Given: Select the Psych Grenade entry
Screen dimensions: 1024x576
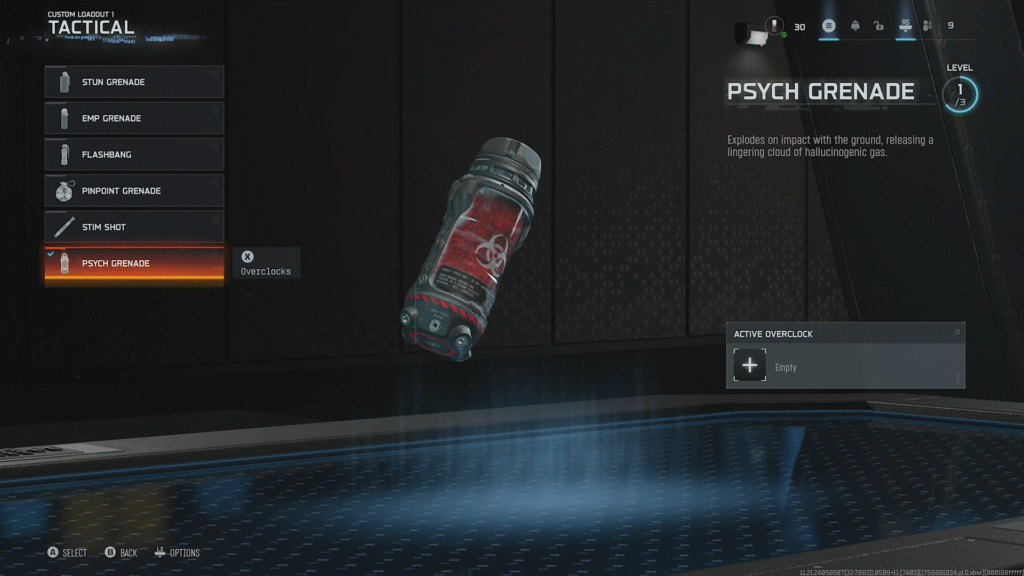Looking at the screenshot, I should (x=134, y=263).
